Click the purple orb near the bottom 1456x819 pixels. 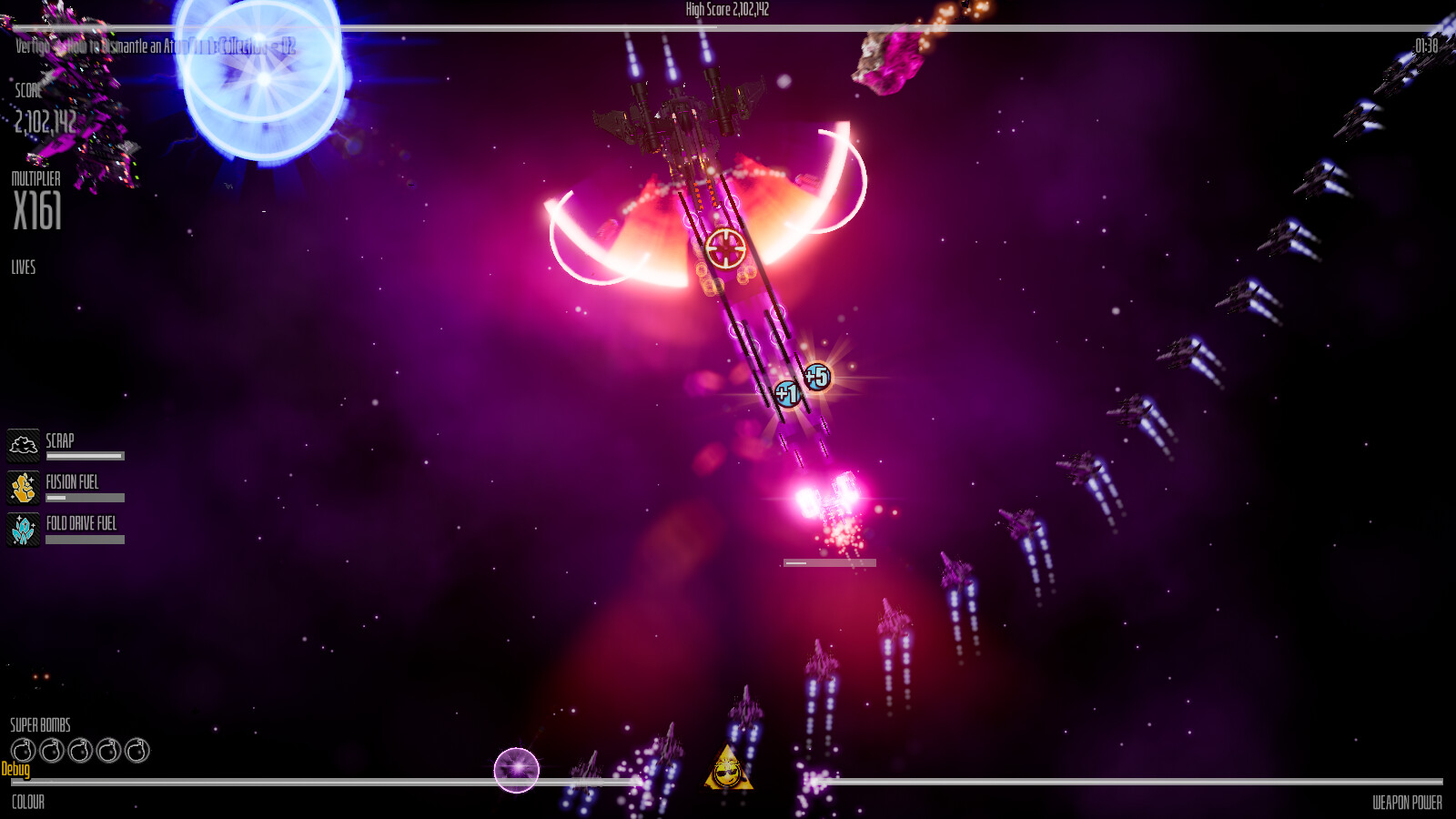click(x=517, y=769)
